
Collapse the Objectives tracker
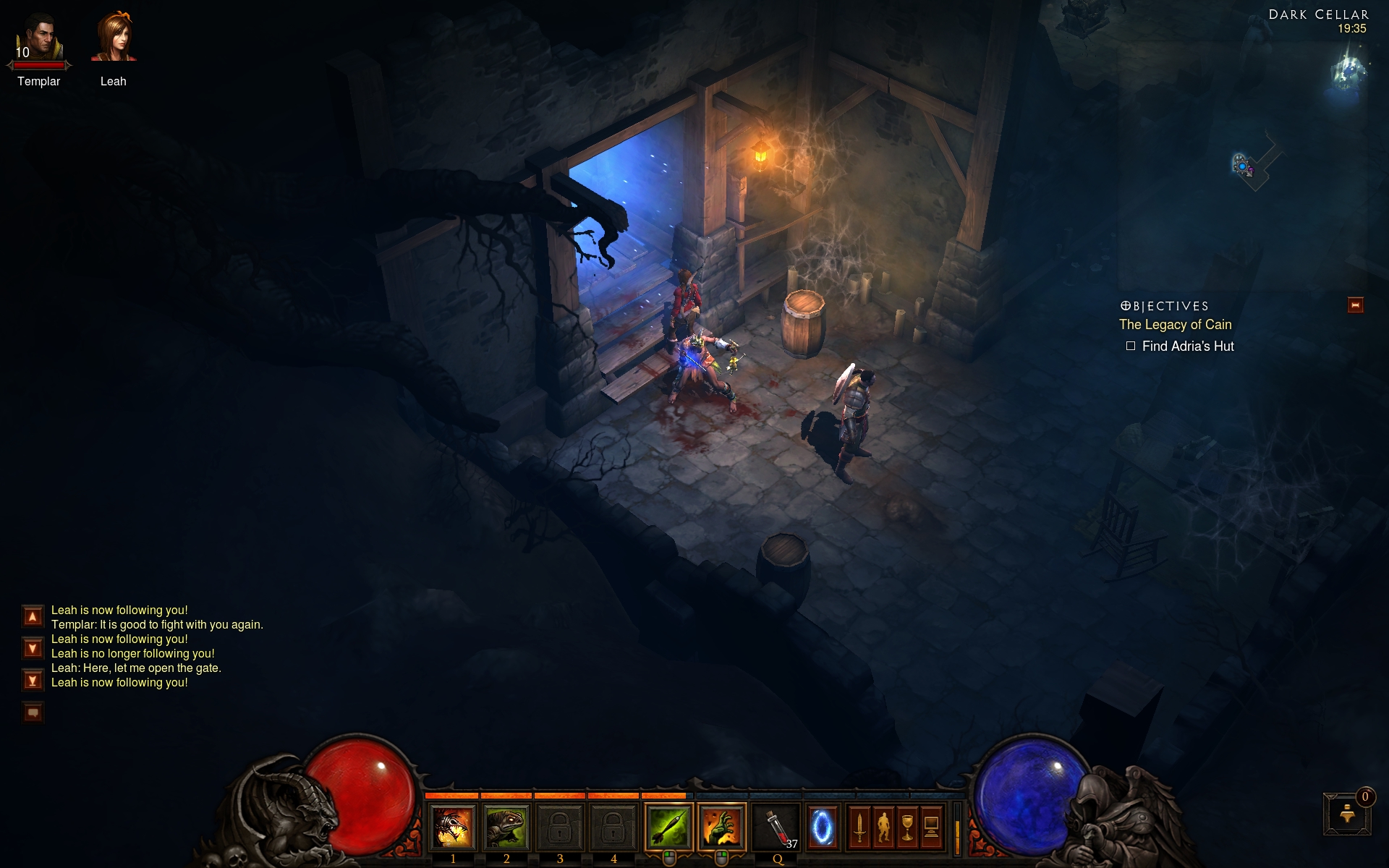1355,305
